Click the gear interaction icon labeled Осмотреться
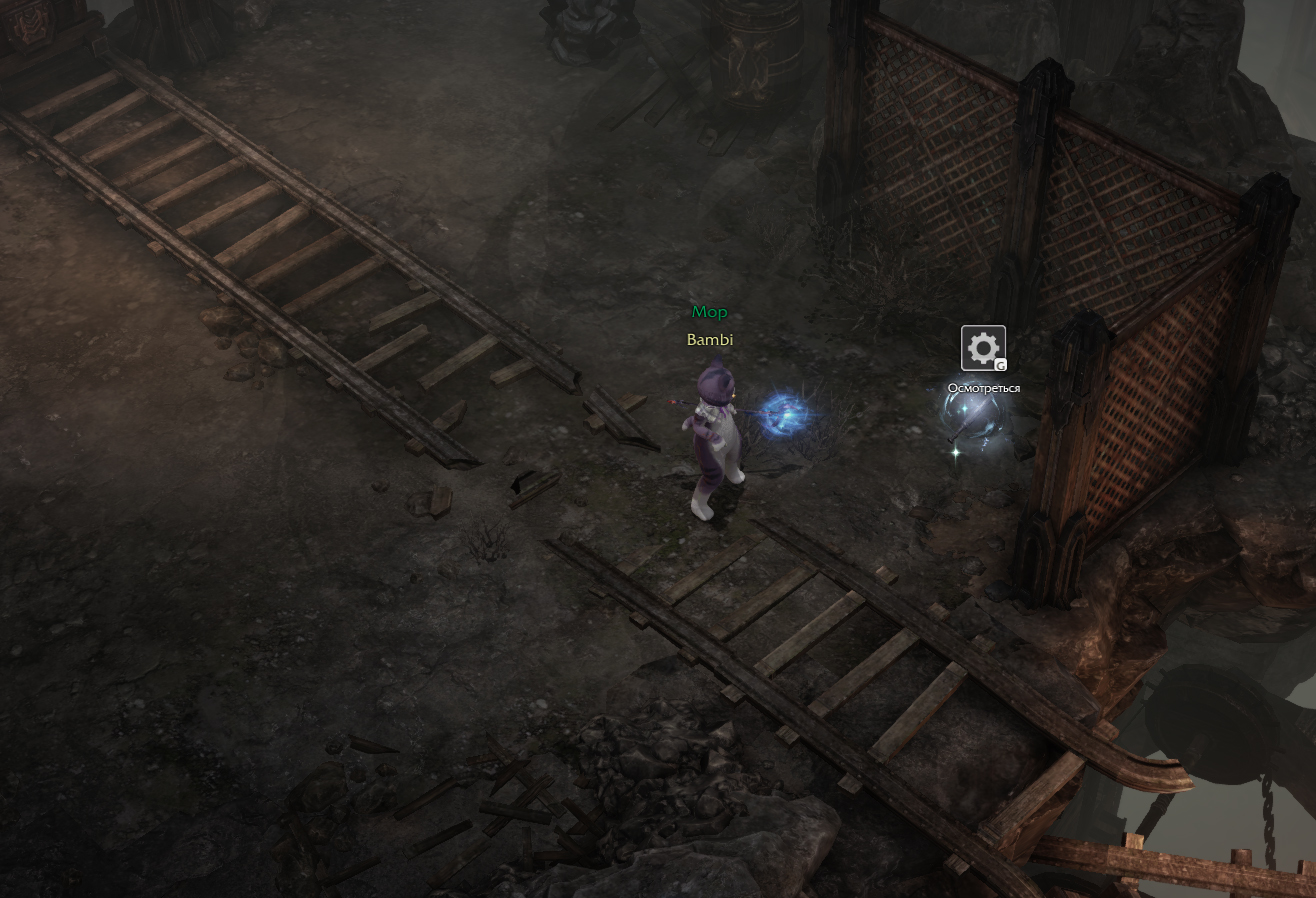 click(983, 348)
